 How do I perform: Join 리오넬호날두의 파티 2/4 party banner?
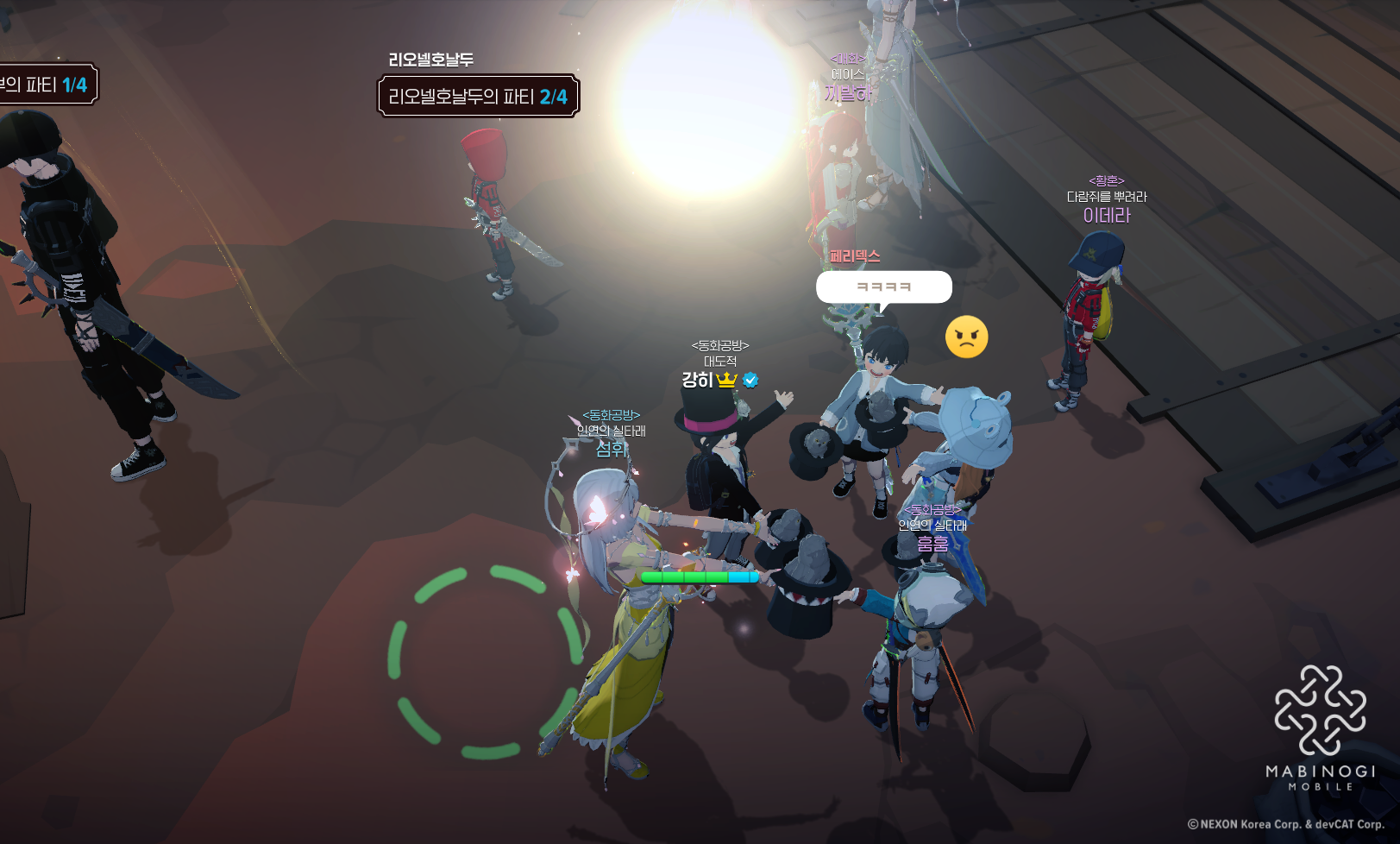[x=478, y=97]
